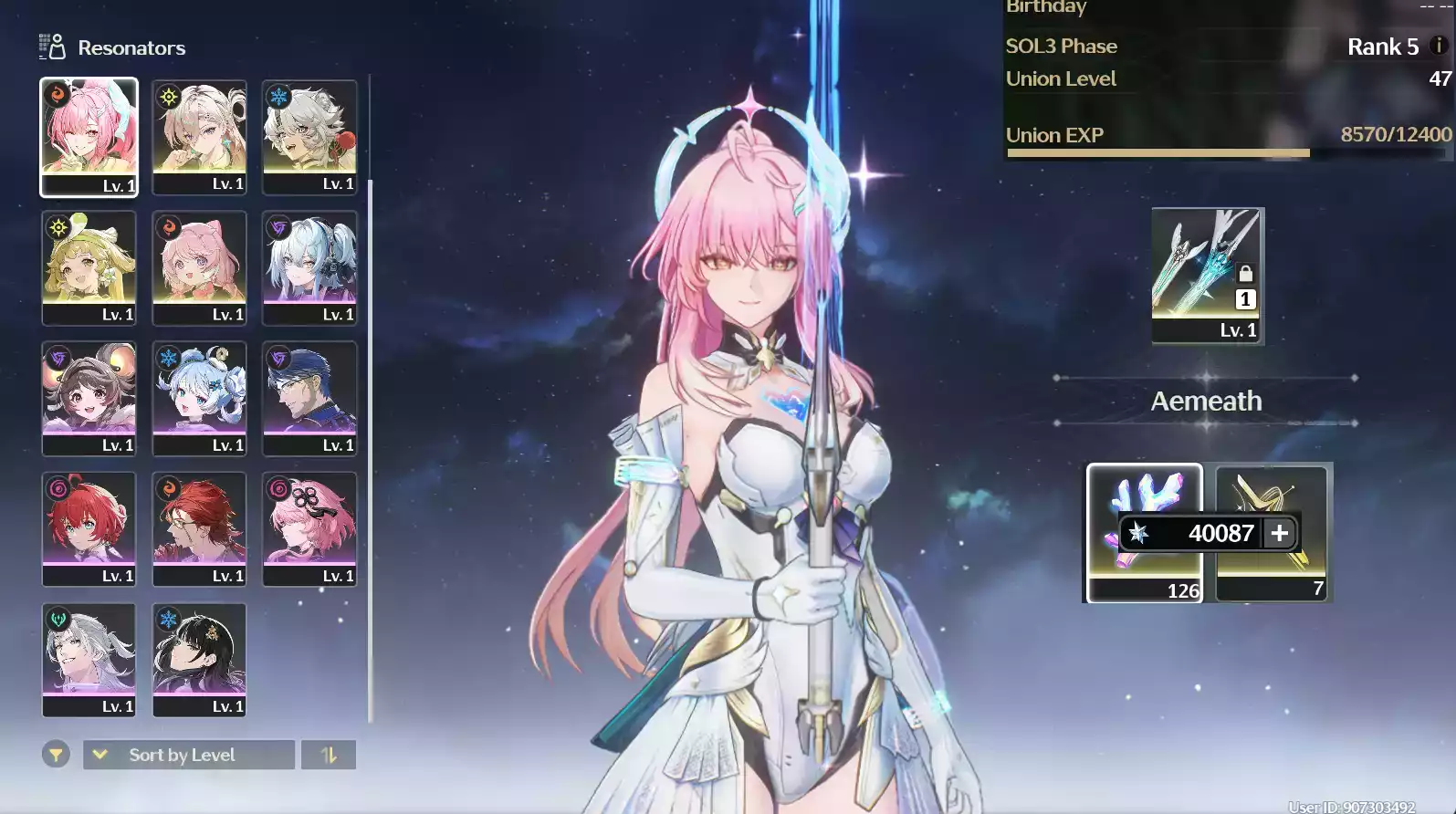The image size is (1456, 814).
Task: Click the Fusion element icon on the first portrait
Action: (57, 95)
